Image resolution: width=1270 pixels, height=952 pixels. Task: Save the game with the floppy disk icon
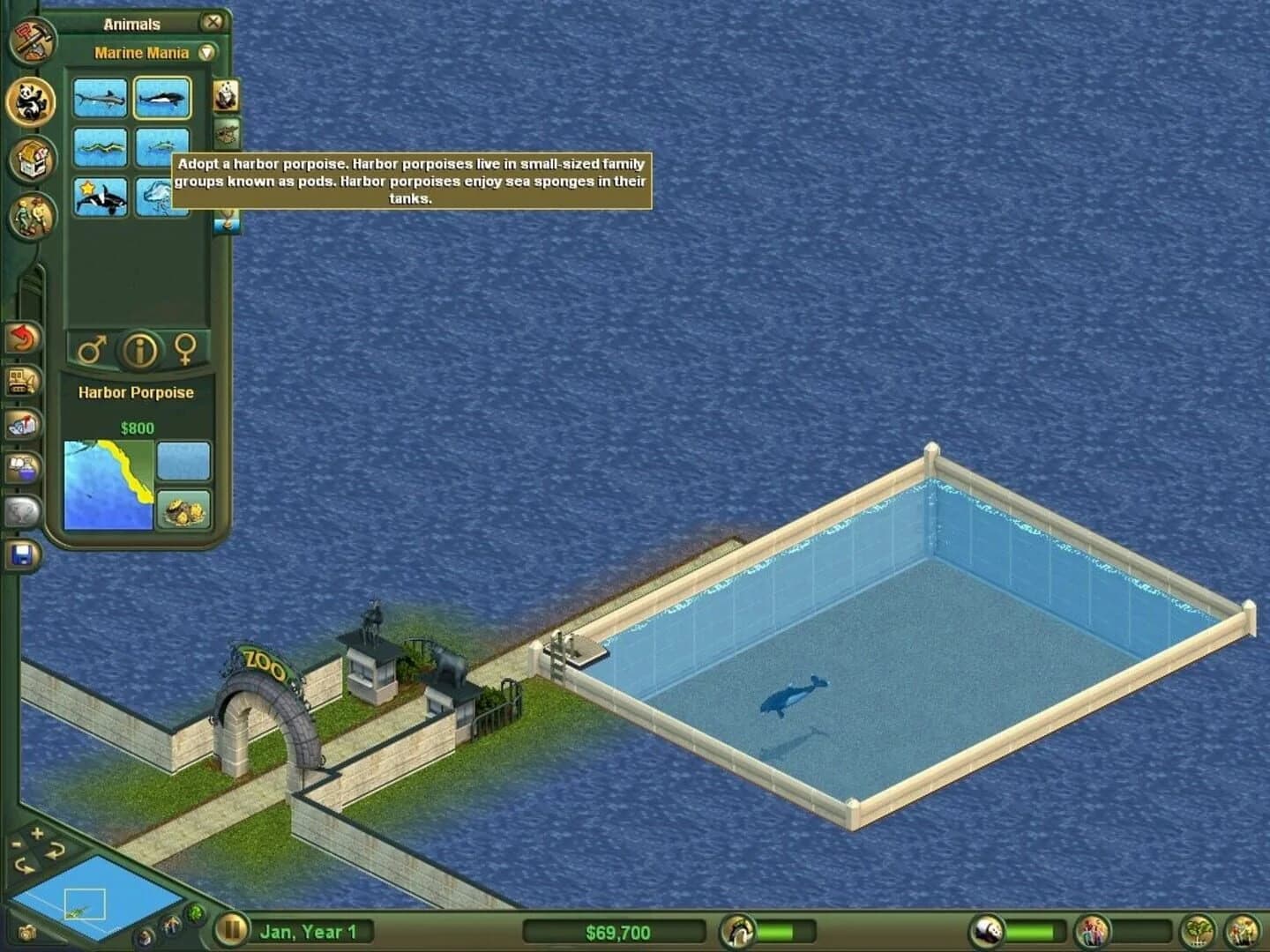(24, 554)
